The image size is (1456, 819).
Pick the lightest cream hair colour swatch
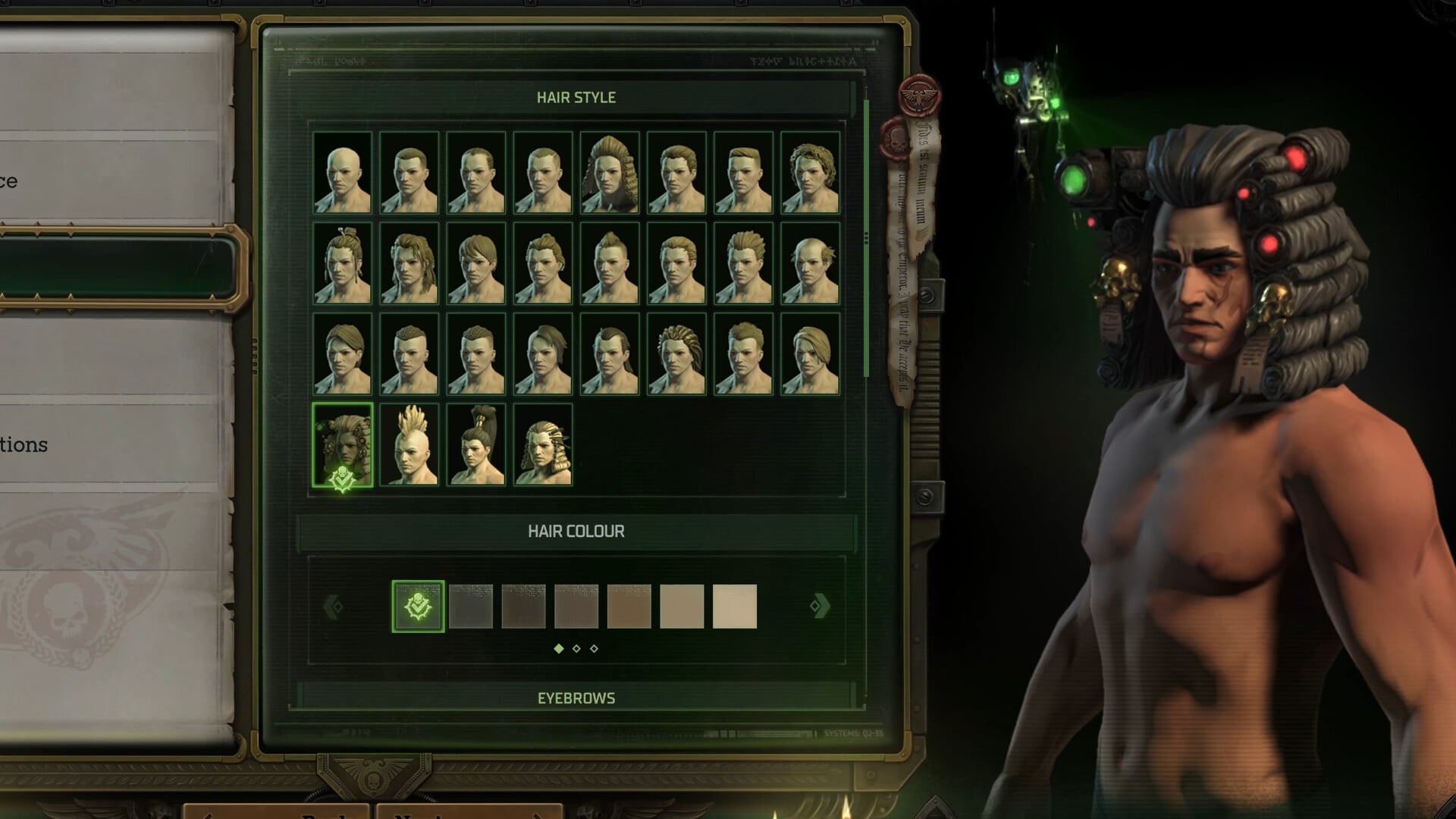736,604
